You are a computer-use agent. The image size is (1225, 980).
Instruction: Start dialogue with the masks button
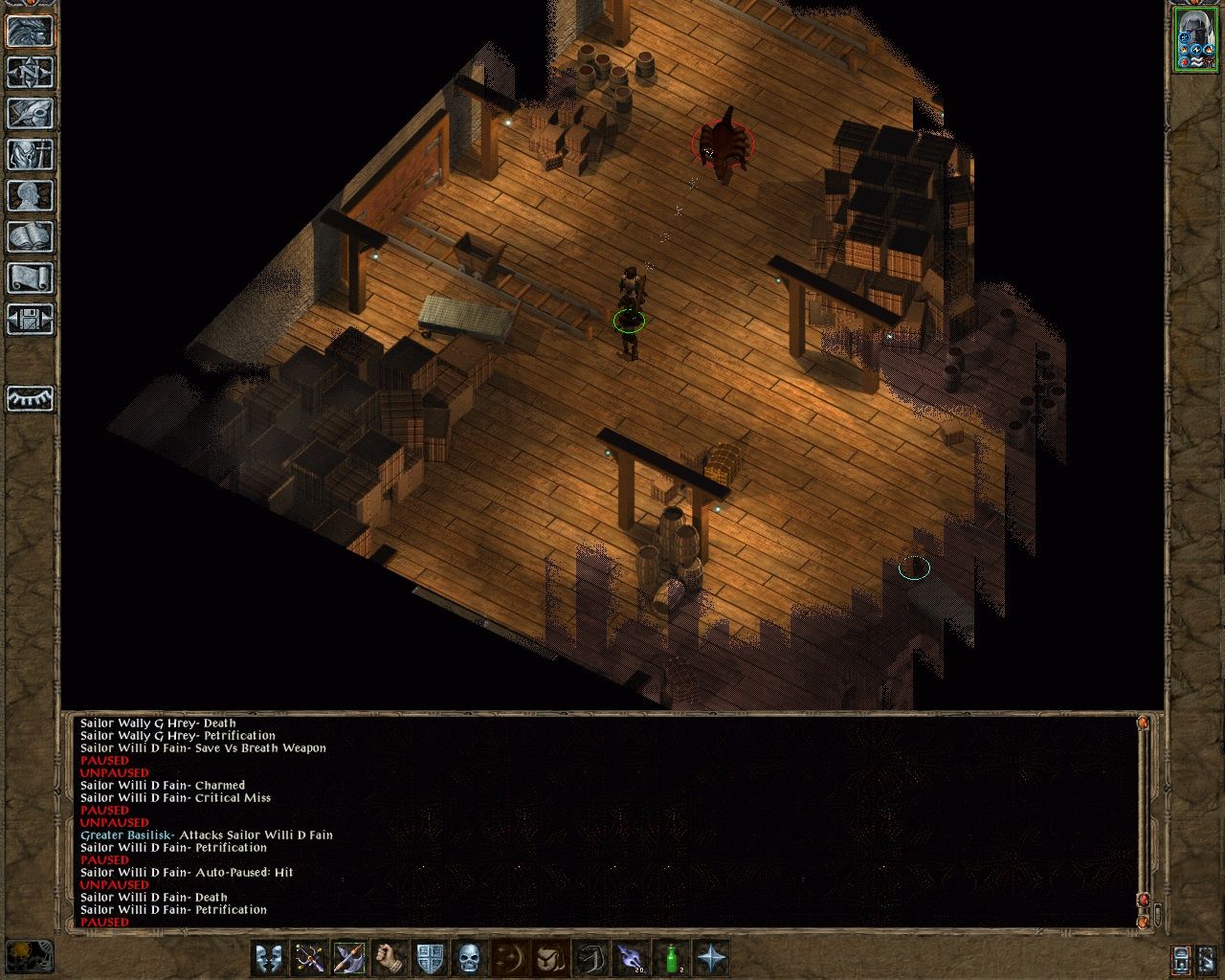point(270,957)
